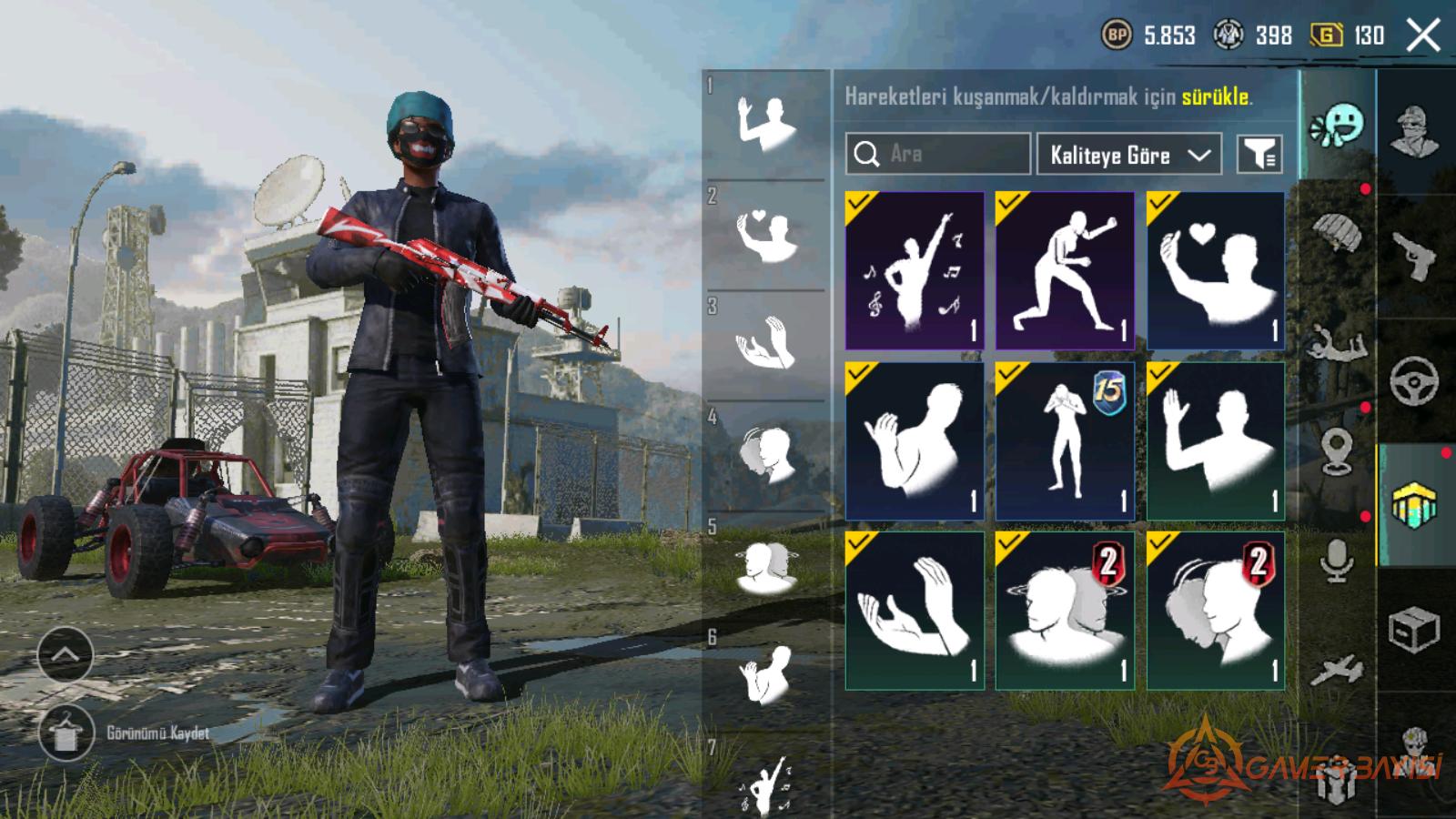Switch to the character outfit helmet tab
1456x819 pixels.
(1414, 132)
